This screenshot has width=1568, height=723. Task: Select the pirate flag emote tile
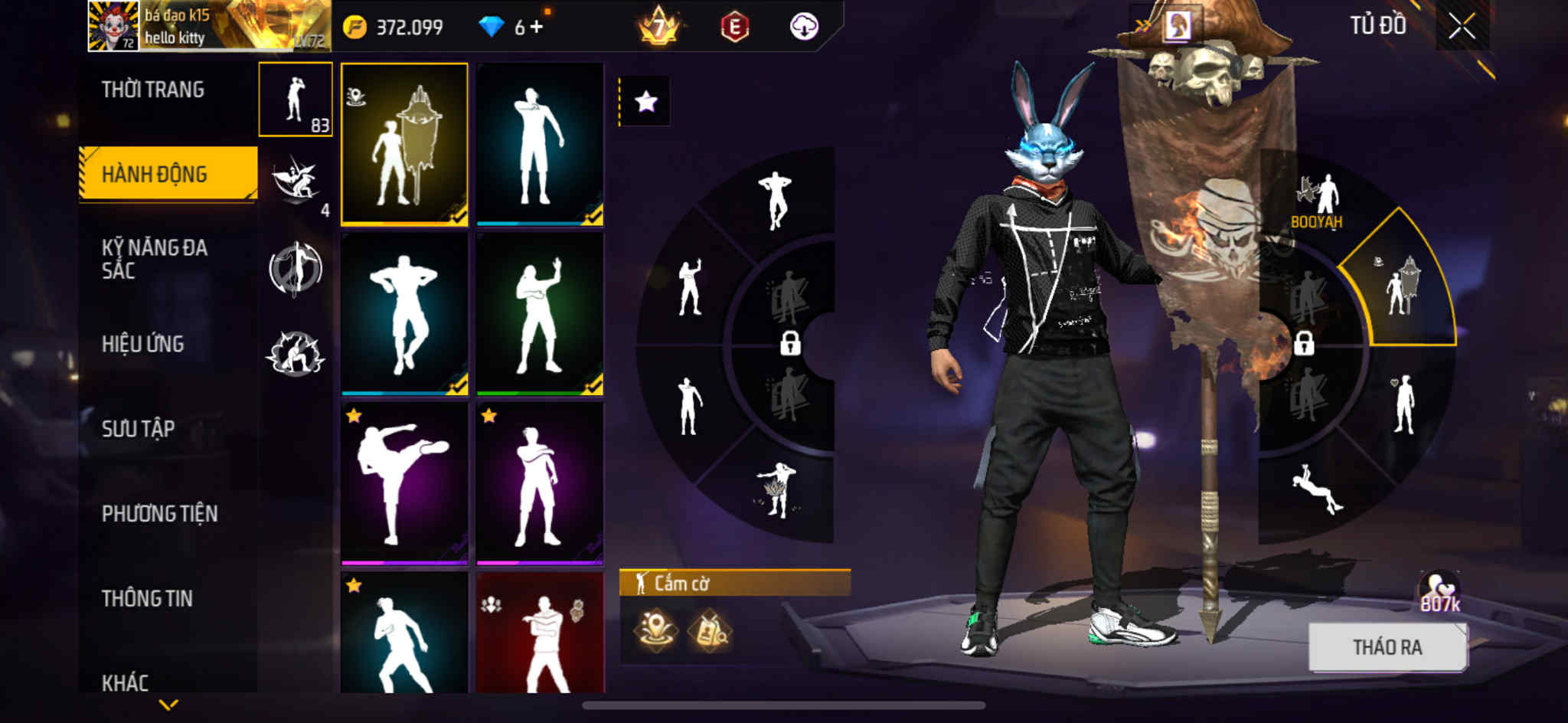[404, 144]
